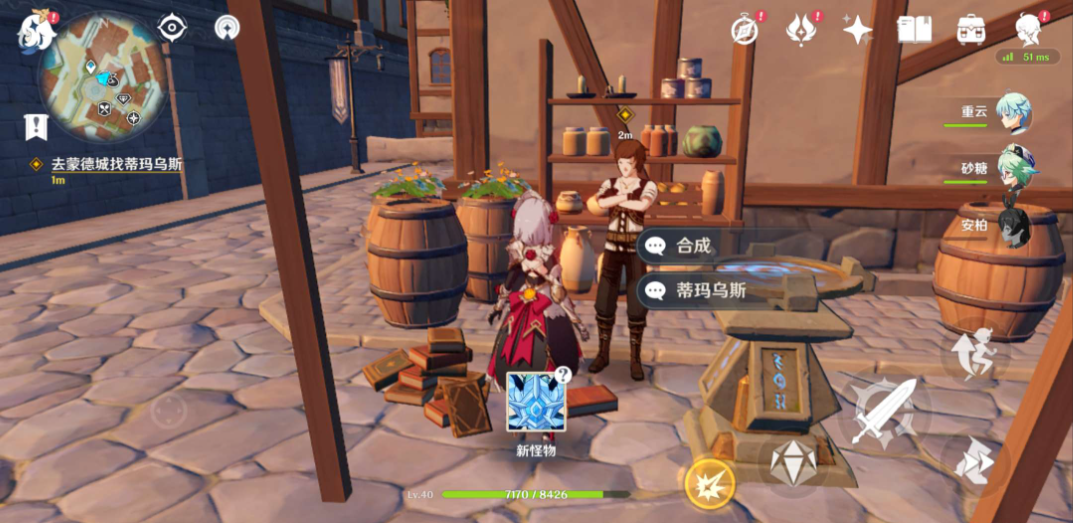Trigger the golden elemental burst button
Screen dimensions: 1073x523
click(x=711, y=484)
